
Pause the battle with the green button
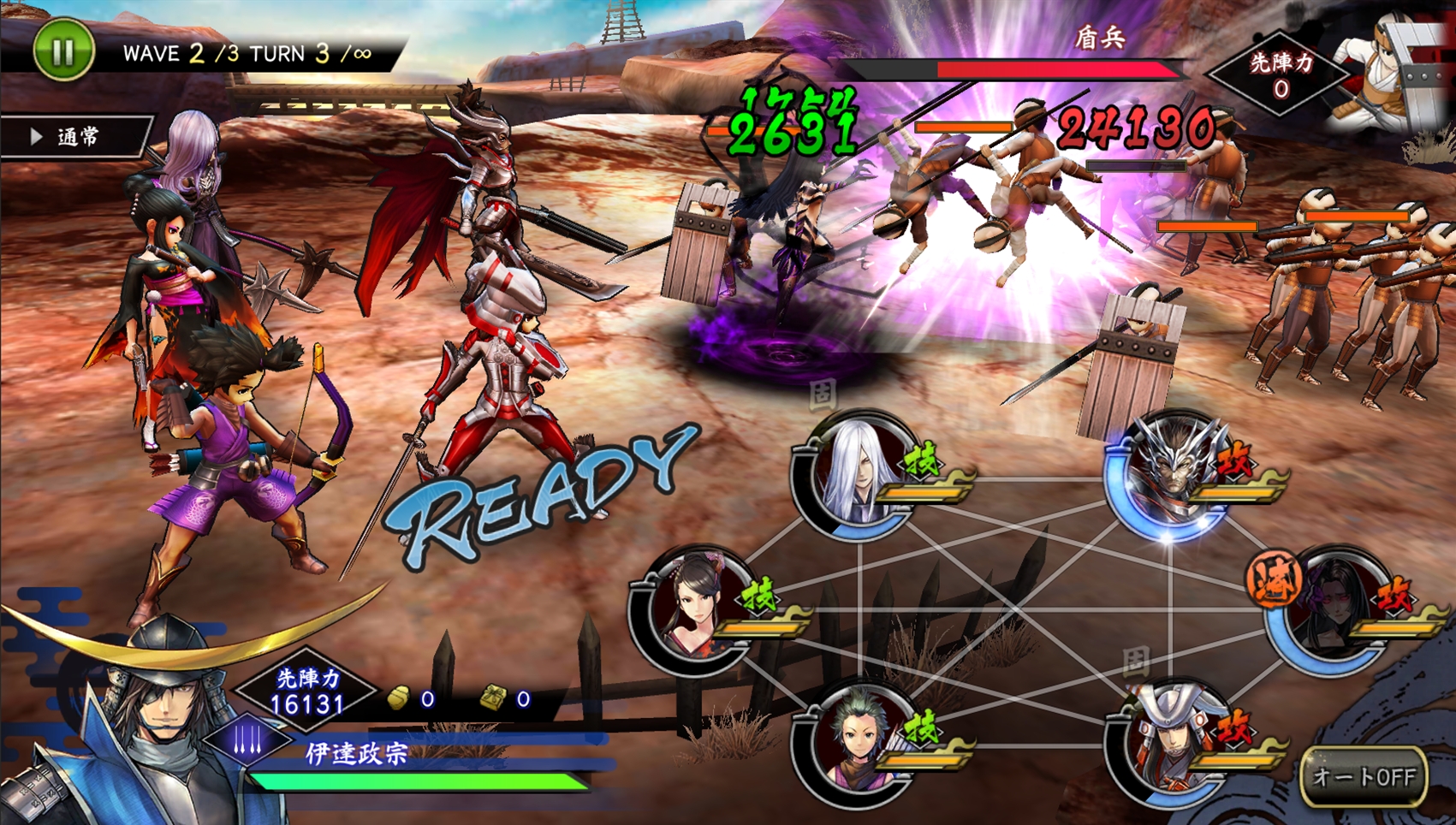pyautogui.click(x=62, y=50)
